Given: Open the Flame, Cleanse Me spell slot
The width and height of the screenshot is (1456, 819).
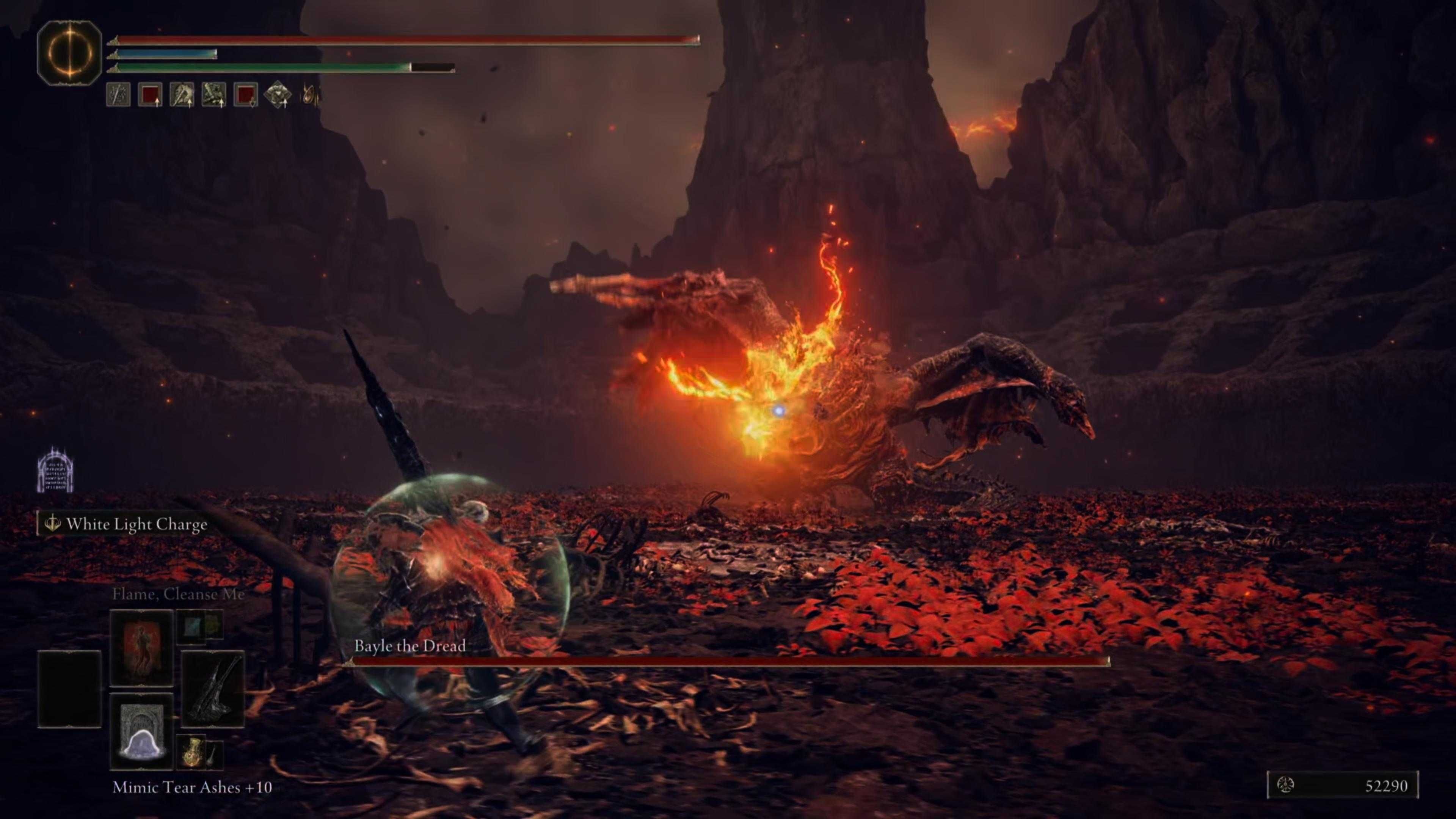Looking at the screenshot, I should [143, 648].
